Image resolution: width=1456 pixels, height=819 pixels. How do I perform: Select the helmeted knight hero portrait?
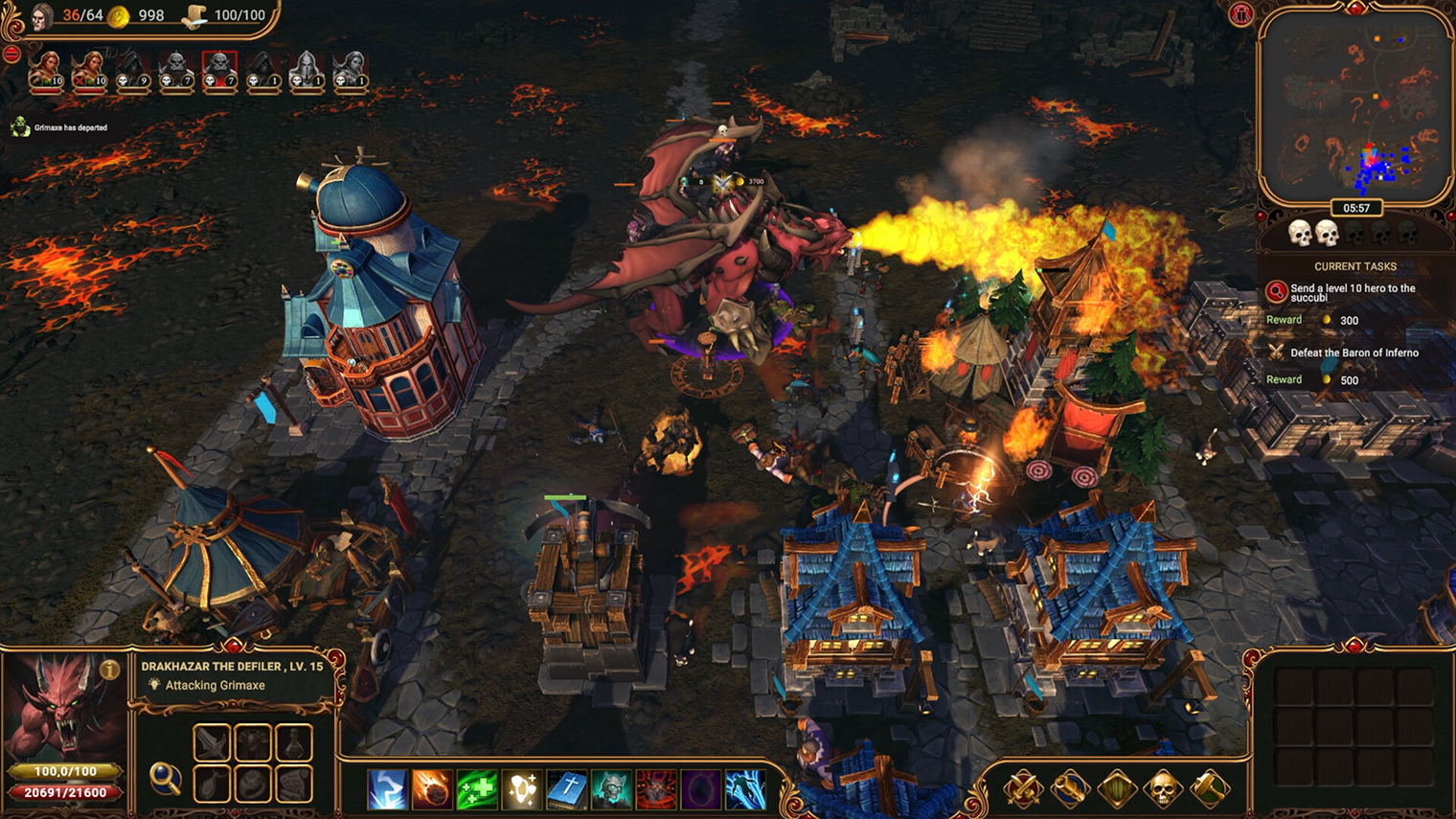click(x=307, y=71)
